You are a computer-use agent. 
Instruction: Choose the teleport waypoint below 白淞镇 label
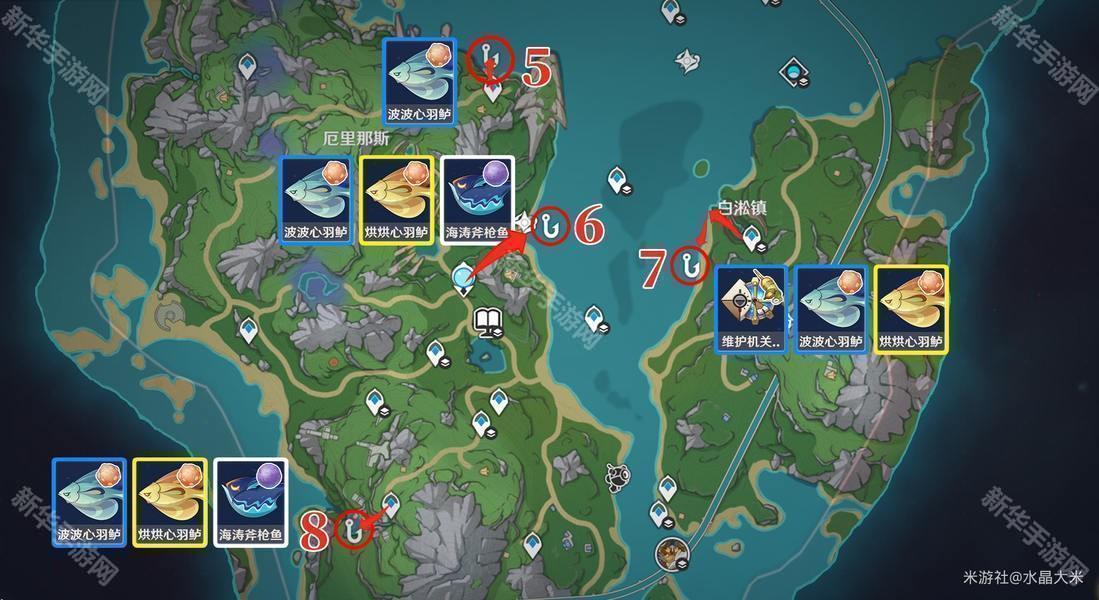tap(752, 238)
